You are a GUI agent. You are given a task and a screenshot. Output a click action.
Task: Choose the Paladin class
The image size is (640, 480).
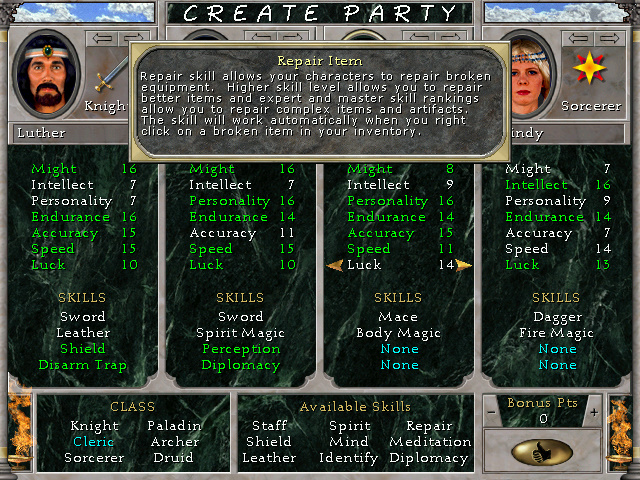pyautogui.click(x=174, y=426)
